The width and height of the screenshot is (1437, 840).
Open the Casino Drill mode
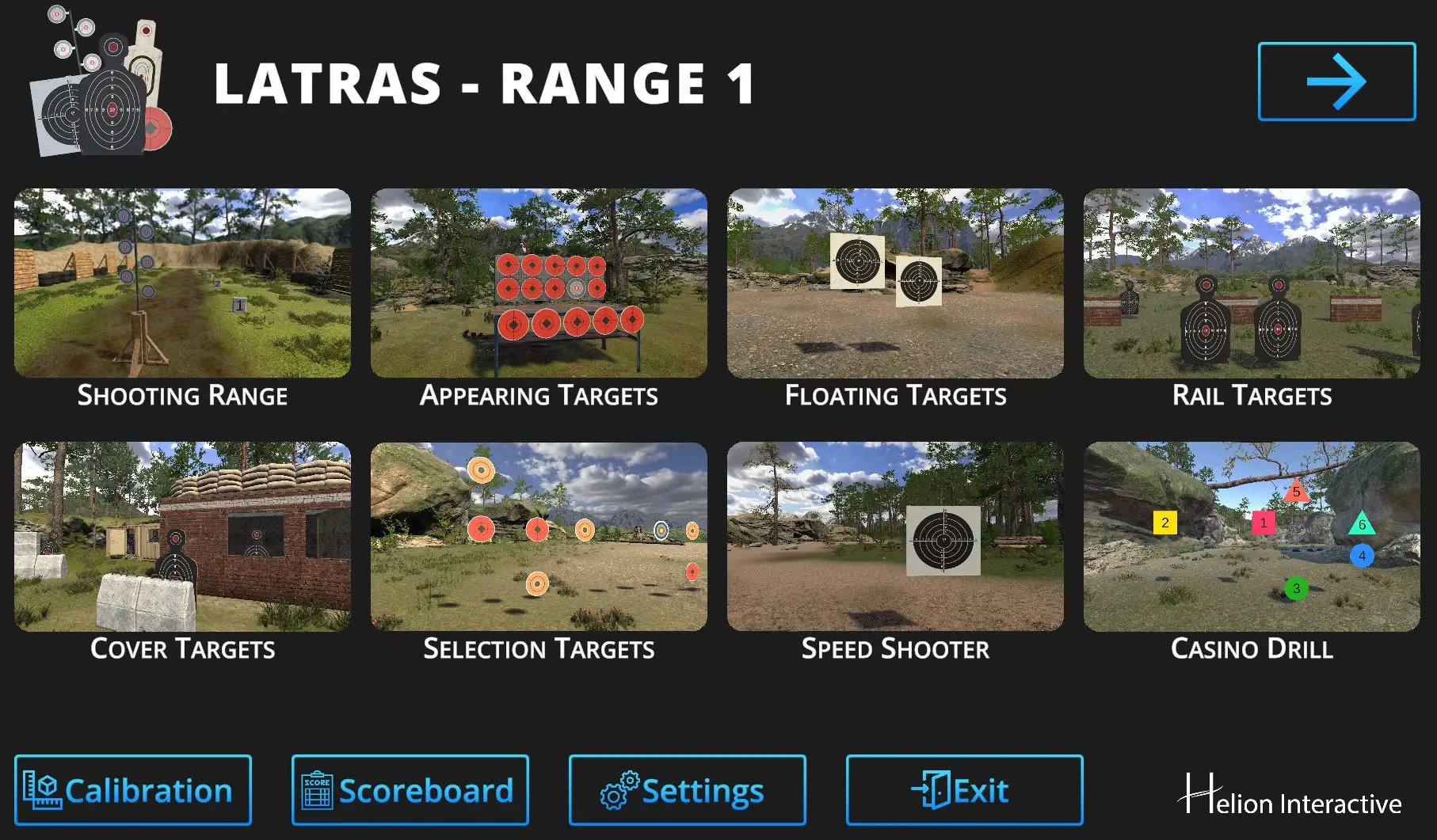click(1252, 536)
